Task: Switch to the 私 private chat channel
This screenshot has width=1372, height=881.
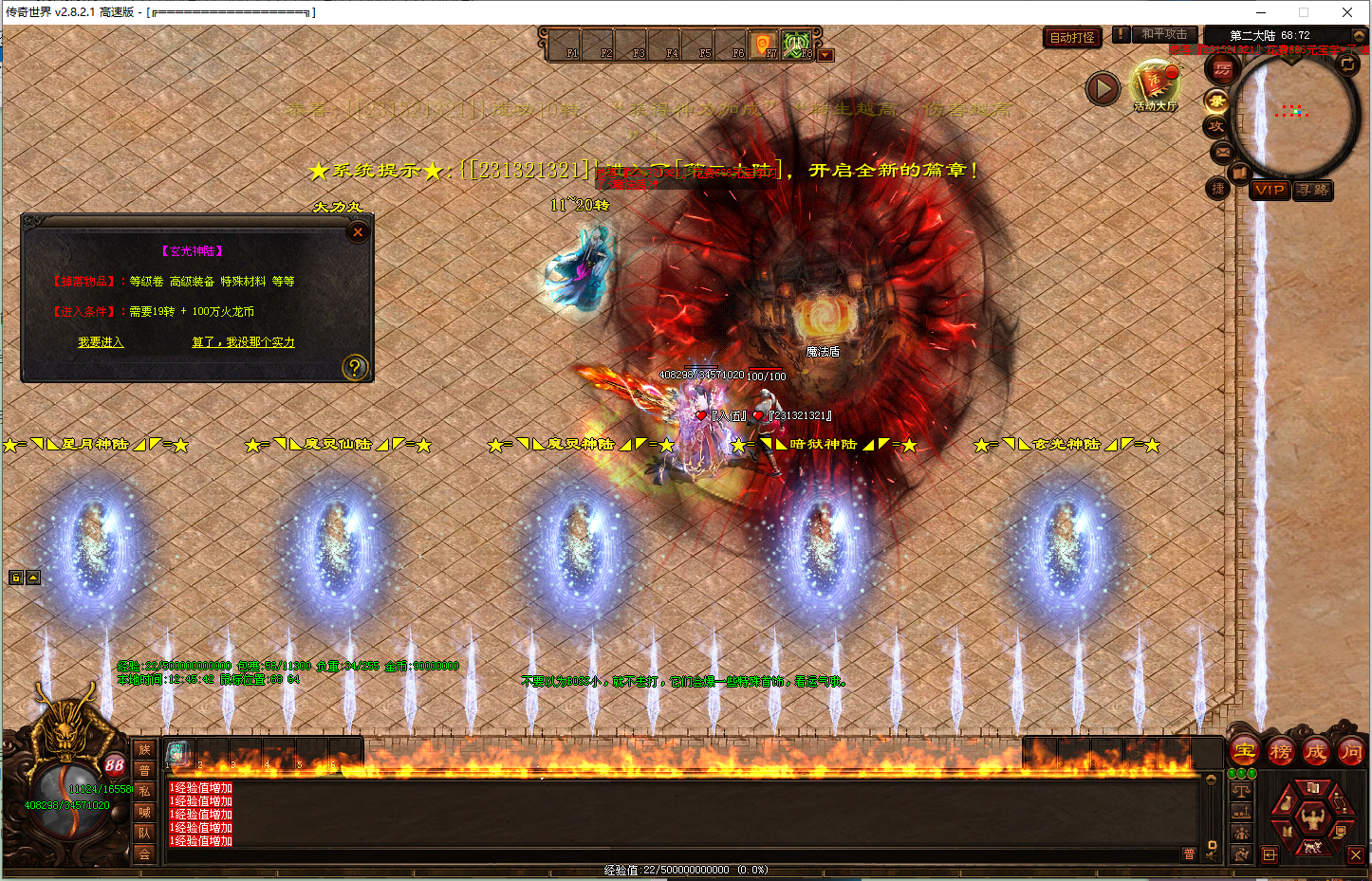Action: [144, 791]
